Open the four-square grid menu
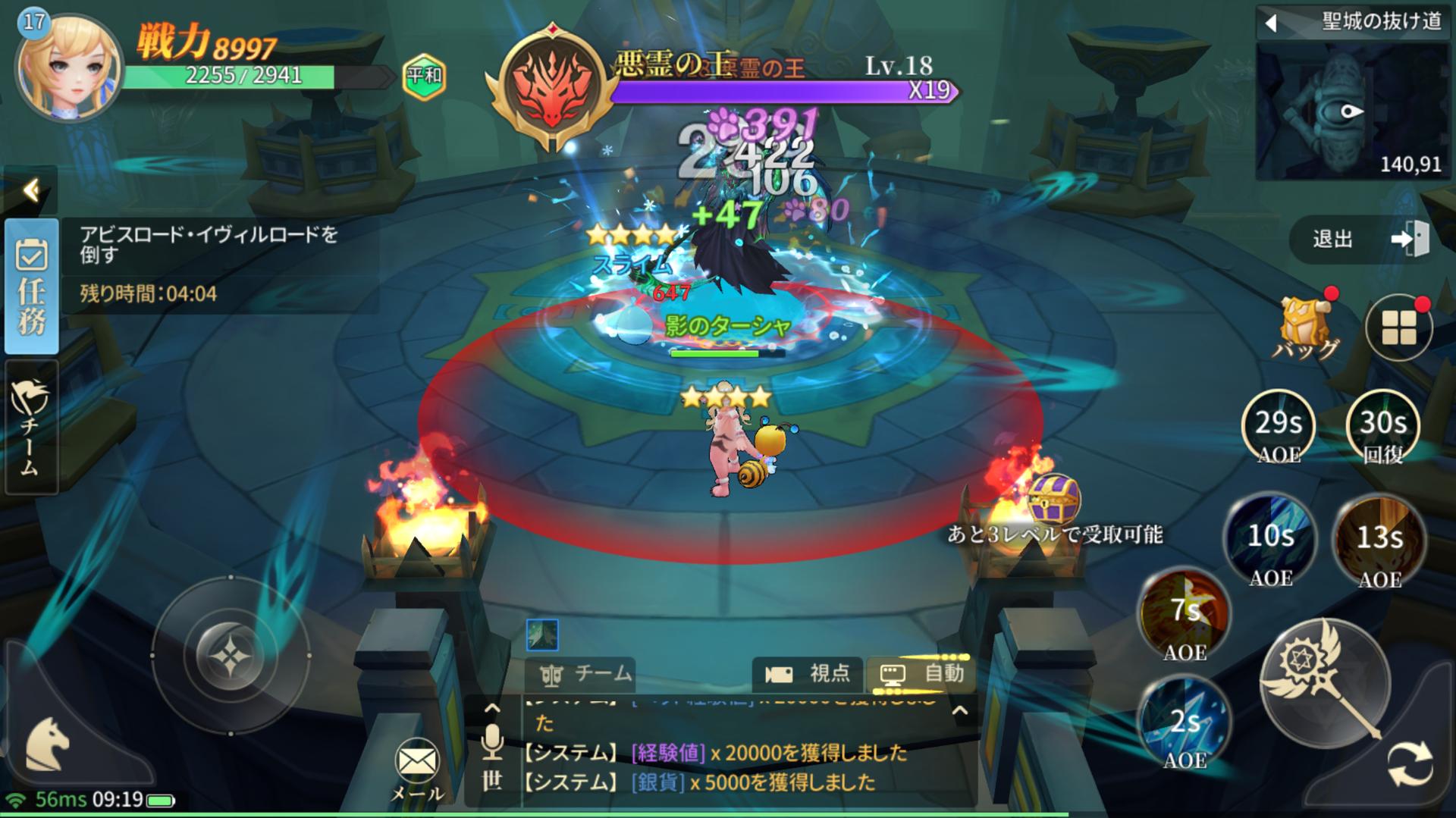 pos(1398,328)
